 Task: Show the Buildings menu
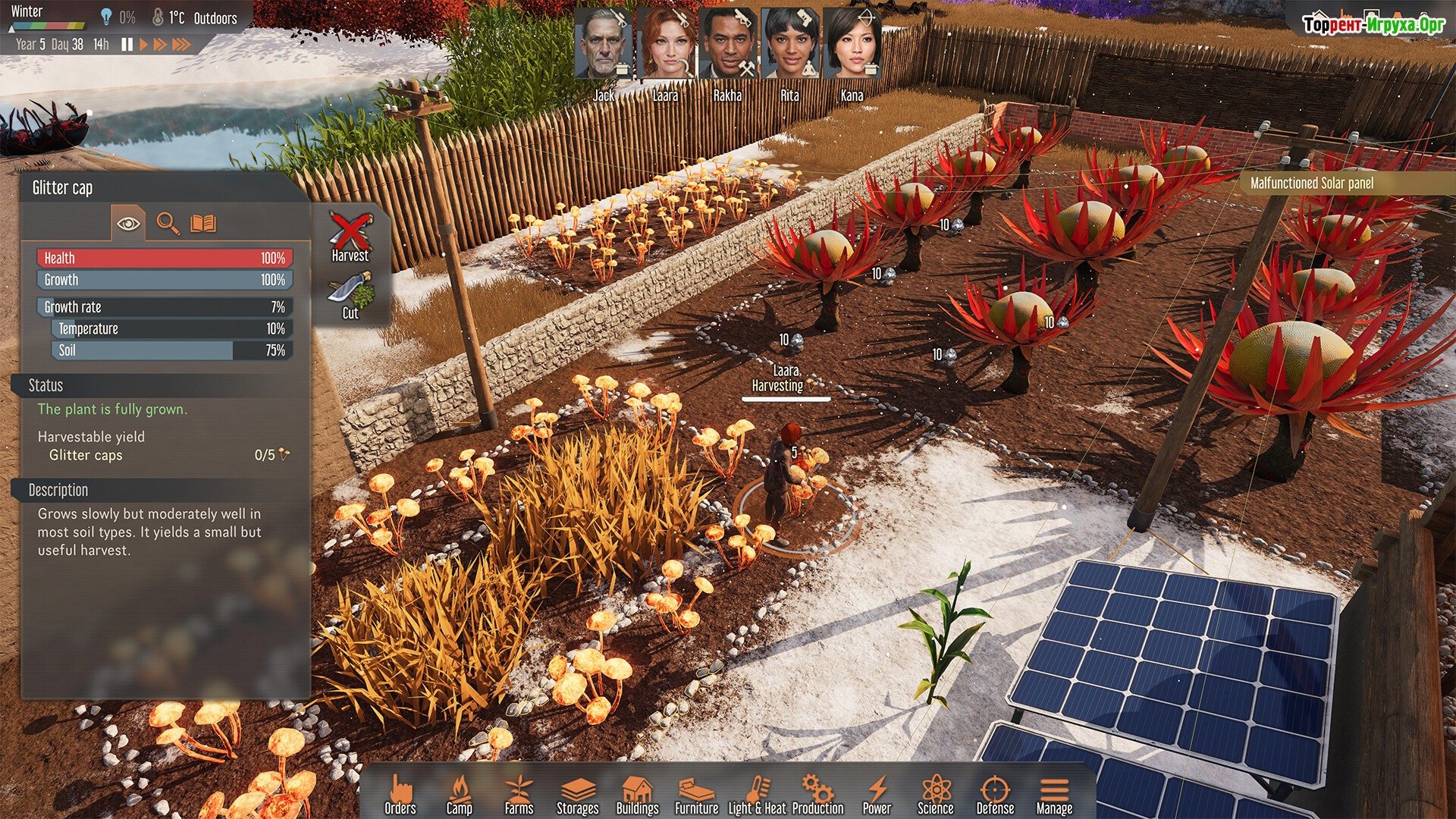click(x=637, y=794)
